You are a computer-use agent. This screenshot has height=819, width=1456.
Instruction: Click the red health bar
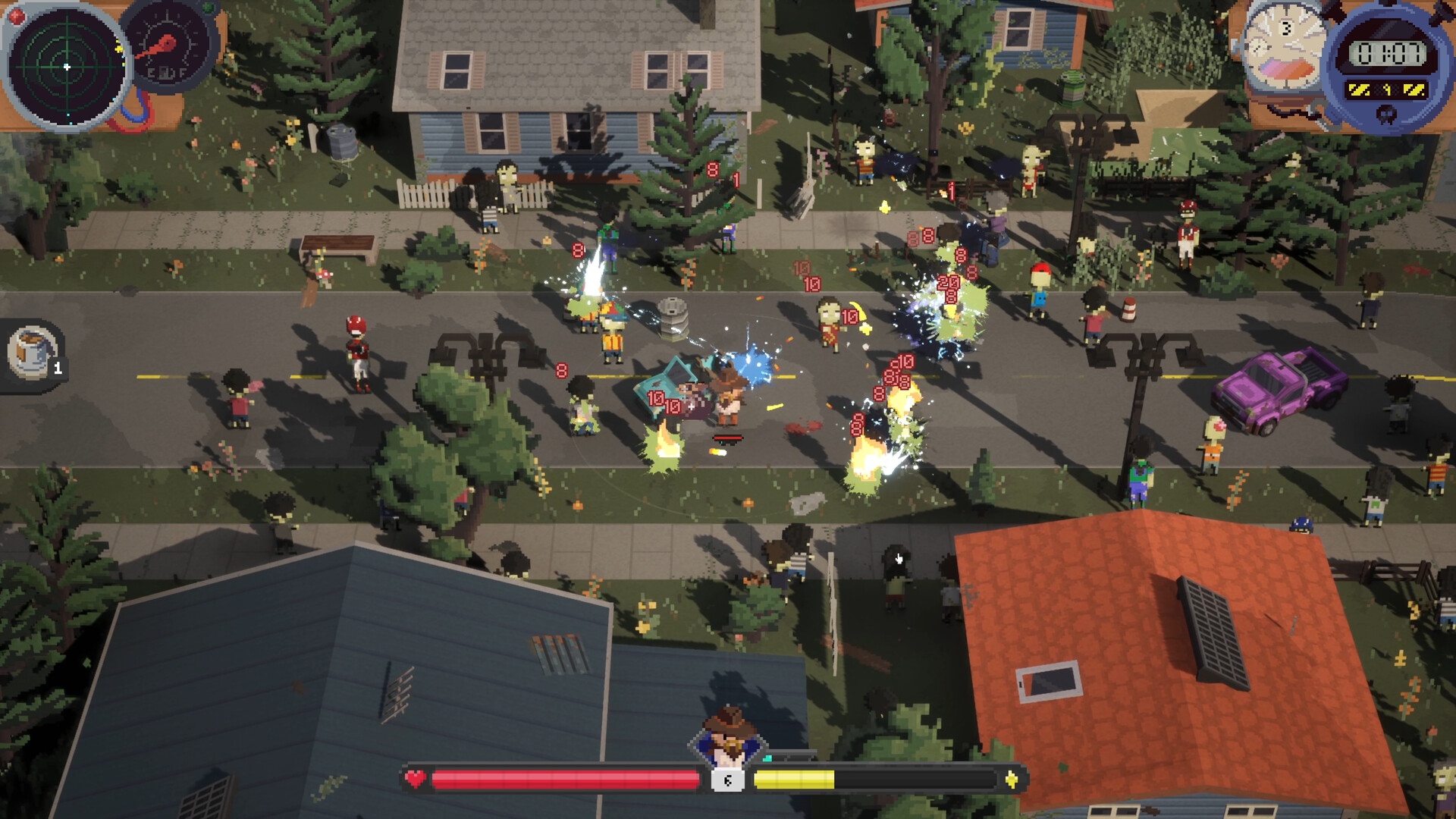[x=557, y=779]
